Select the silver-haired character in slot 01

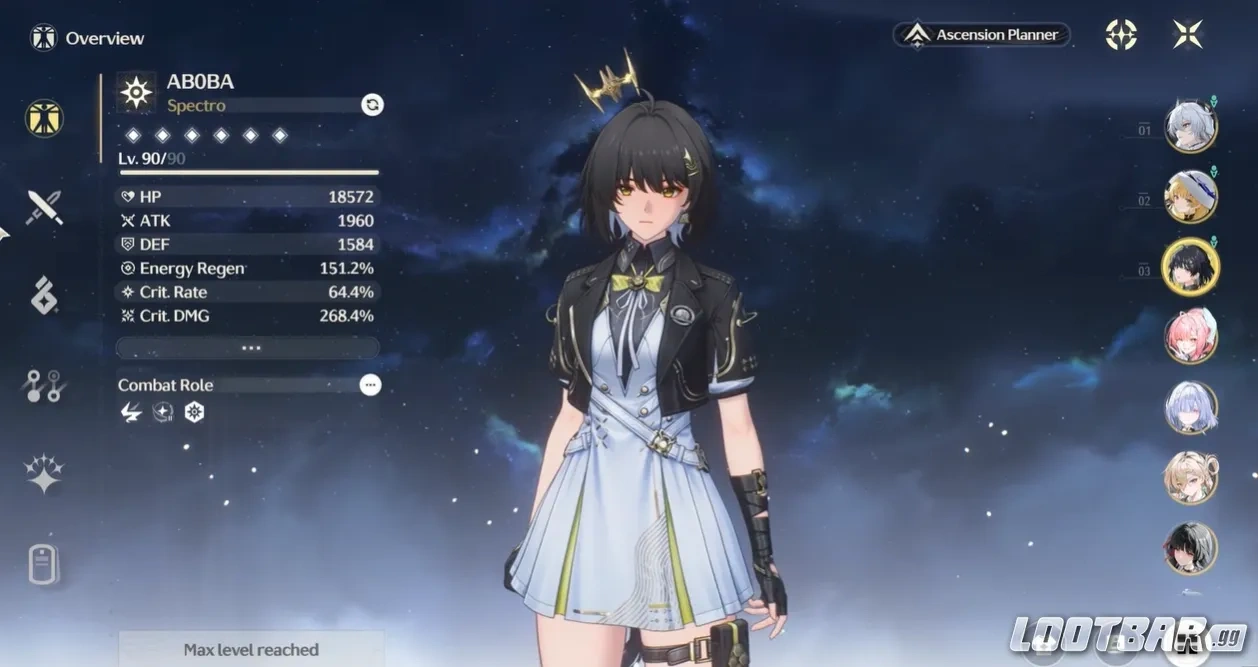click(x=1190, y=127)
